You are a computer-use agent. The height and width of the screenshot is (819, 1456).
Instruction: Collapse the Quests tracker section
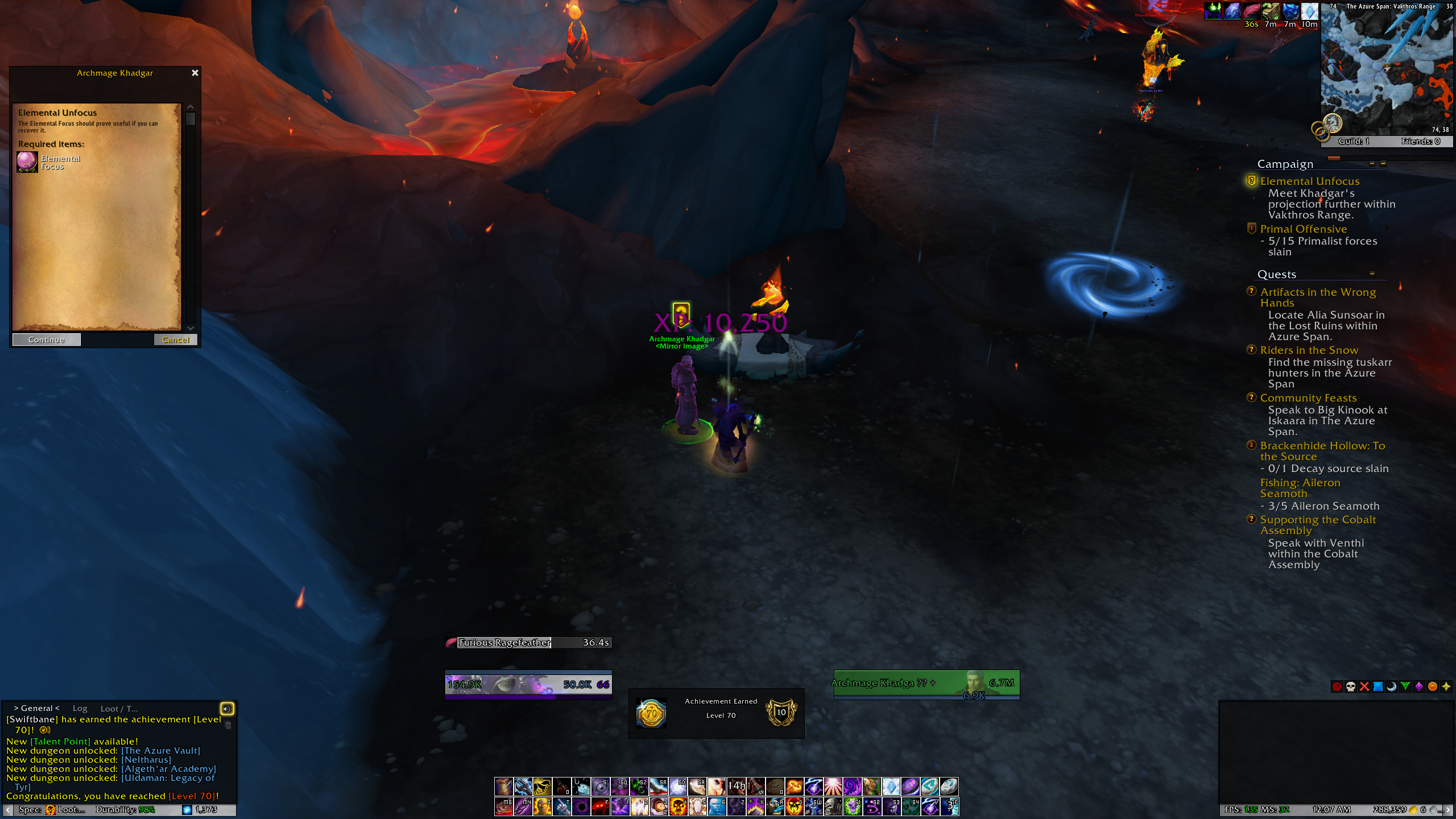point(1371,274)
